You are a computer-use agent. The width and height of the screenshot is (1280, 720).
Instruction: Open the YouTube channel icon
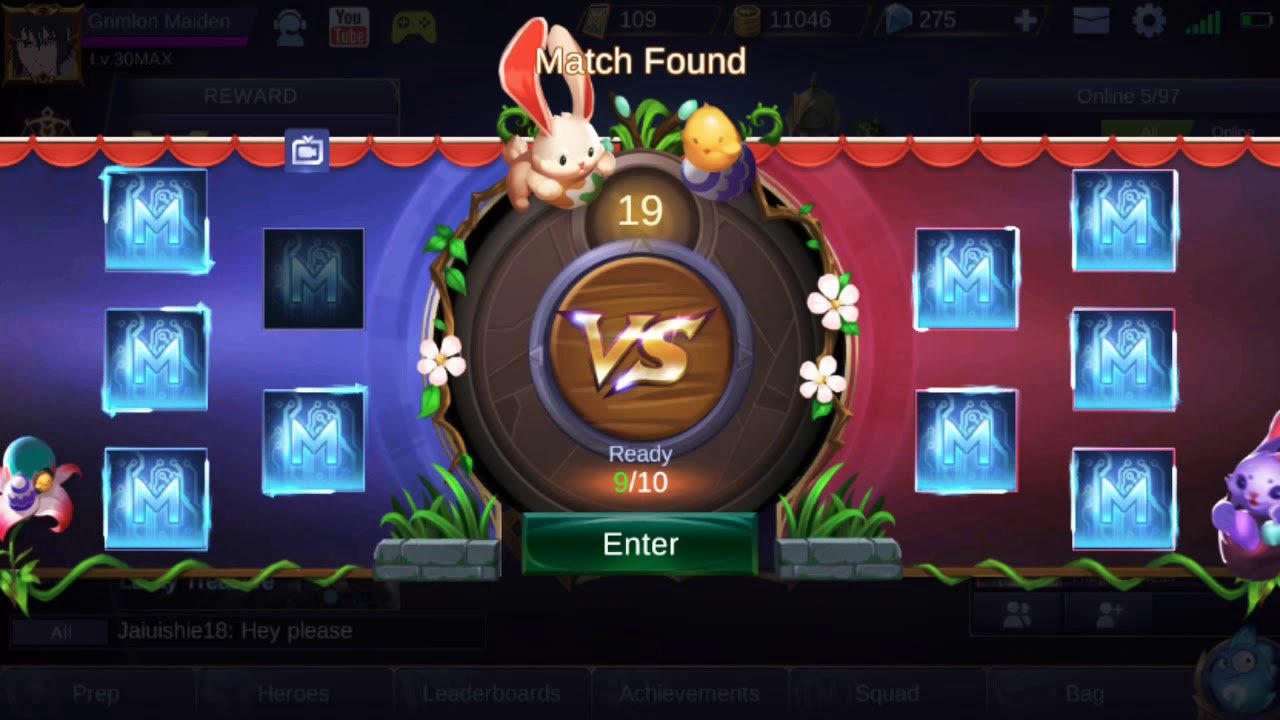[348, 25]
